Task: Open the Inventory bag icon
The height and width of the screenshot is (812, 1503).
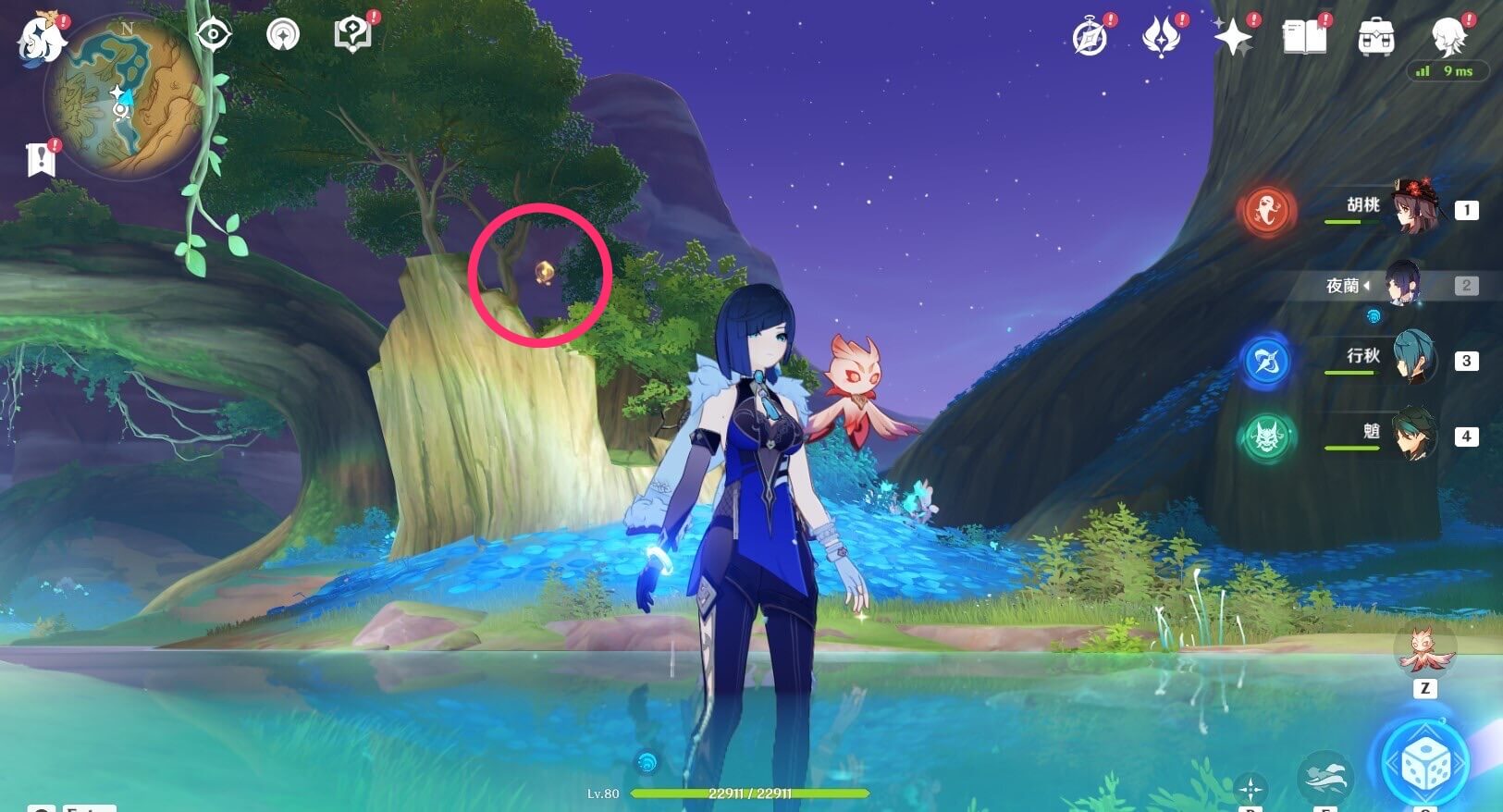Action: (x=1377, y=37)
